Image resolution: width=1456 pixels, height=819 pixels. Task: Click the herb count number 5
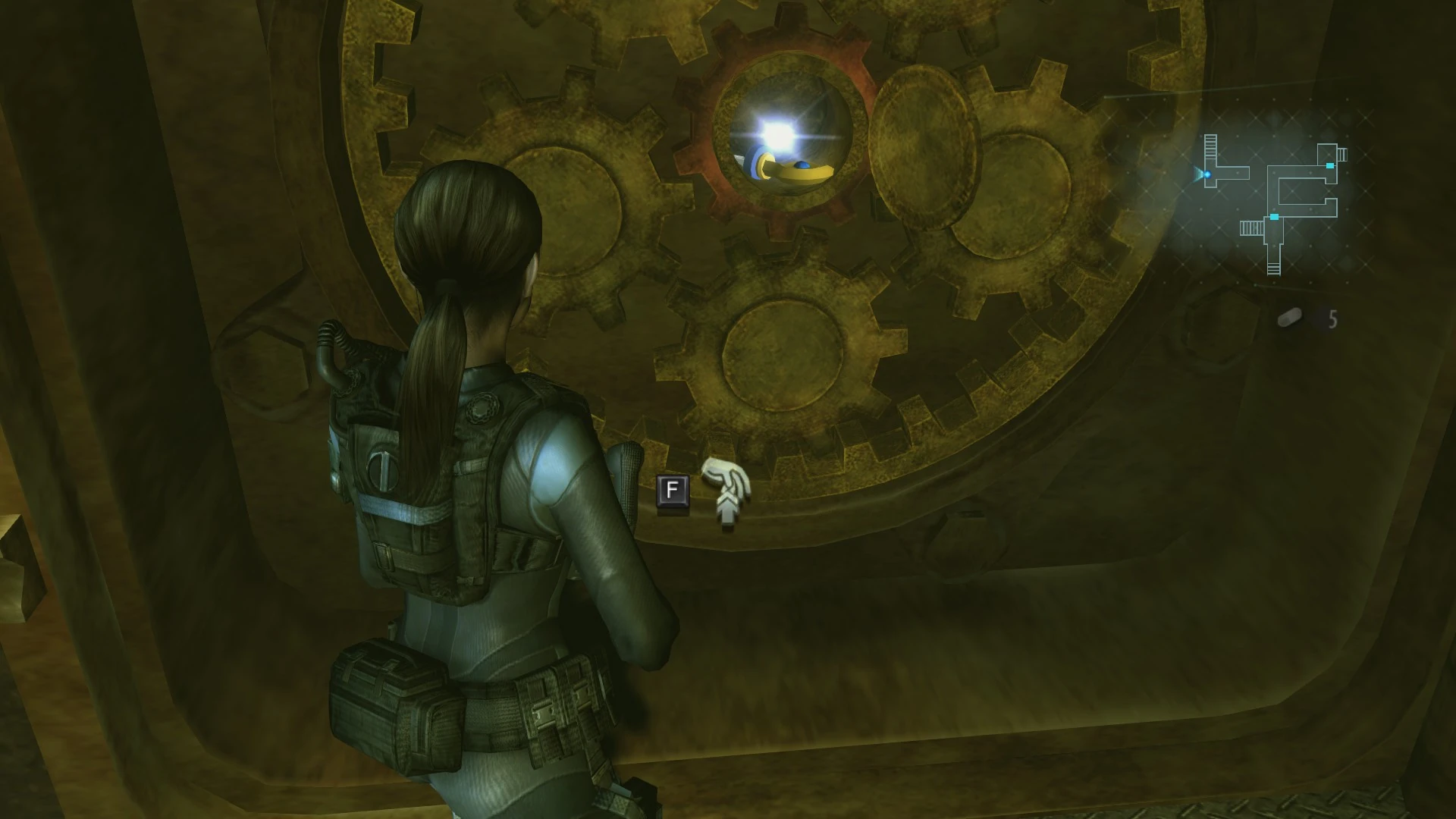pos(1332,319)
